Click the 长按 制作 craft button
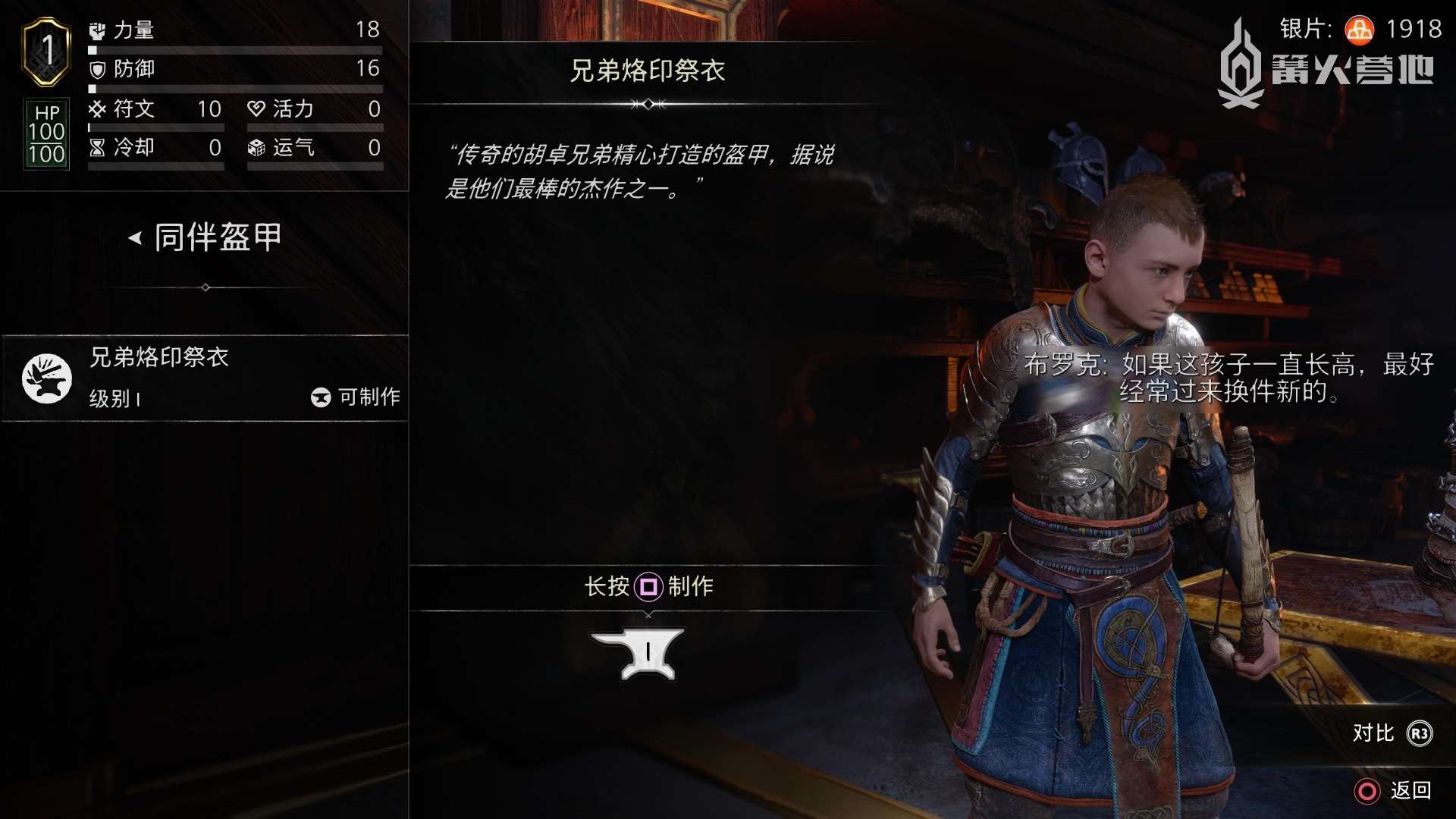 [648, 586]
